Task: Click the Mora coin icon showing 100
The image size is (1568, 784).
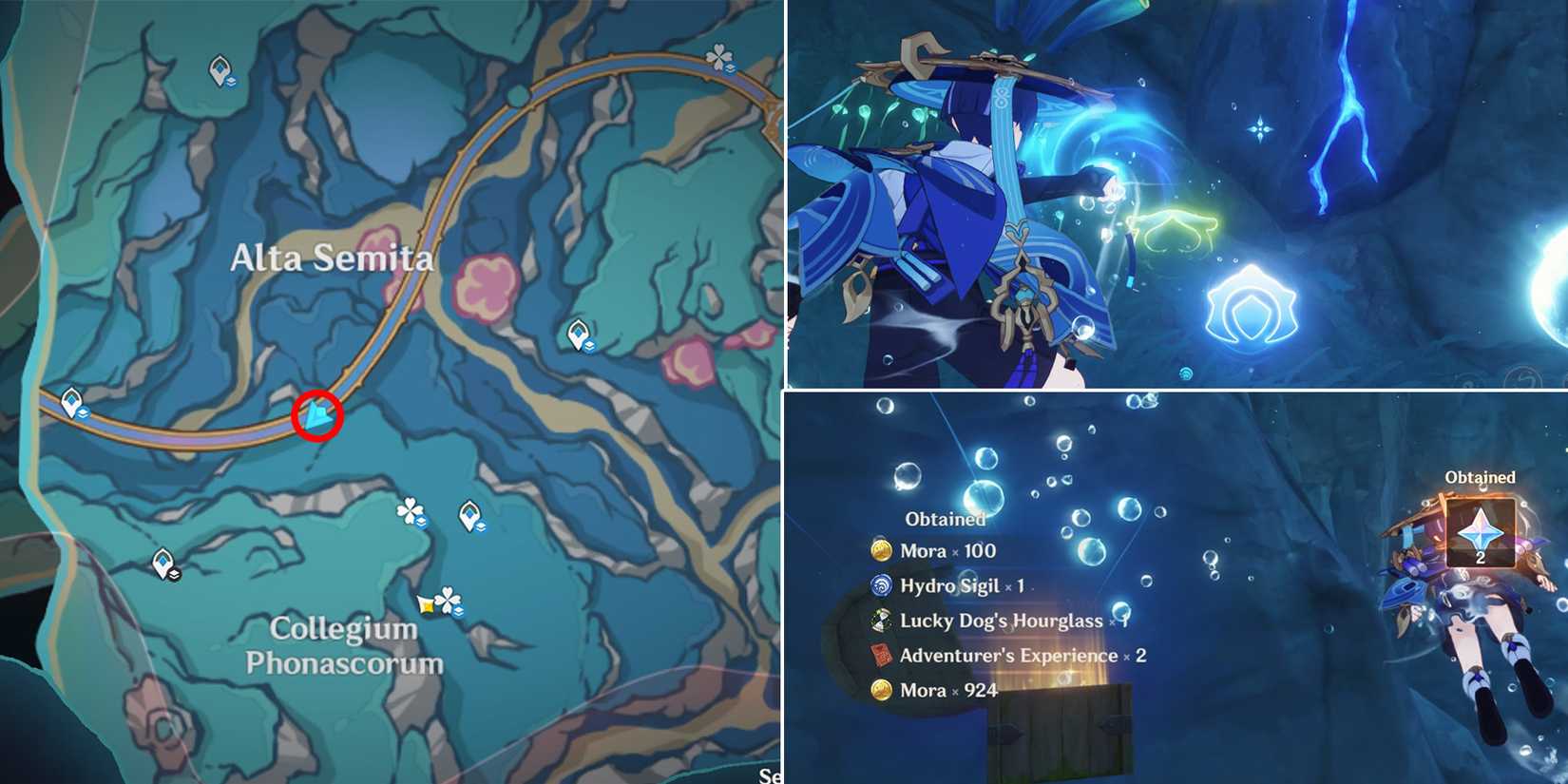Action: (881, 550)
